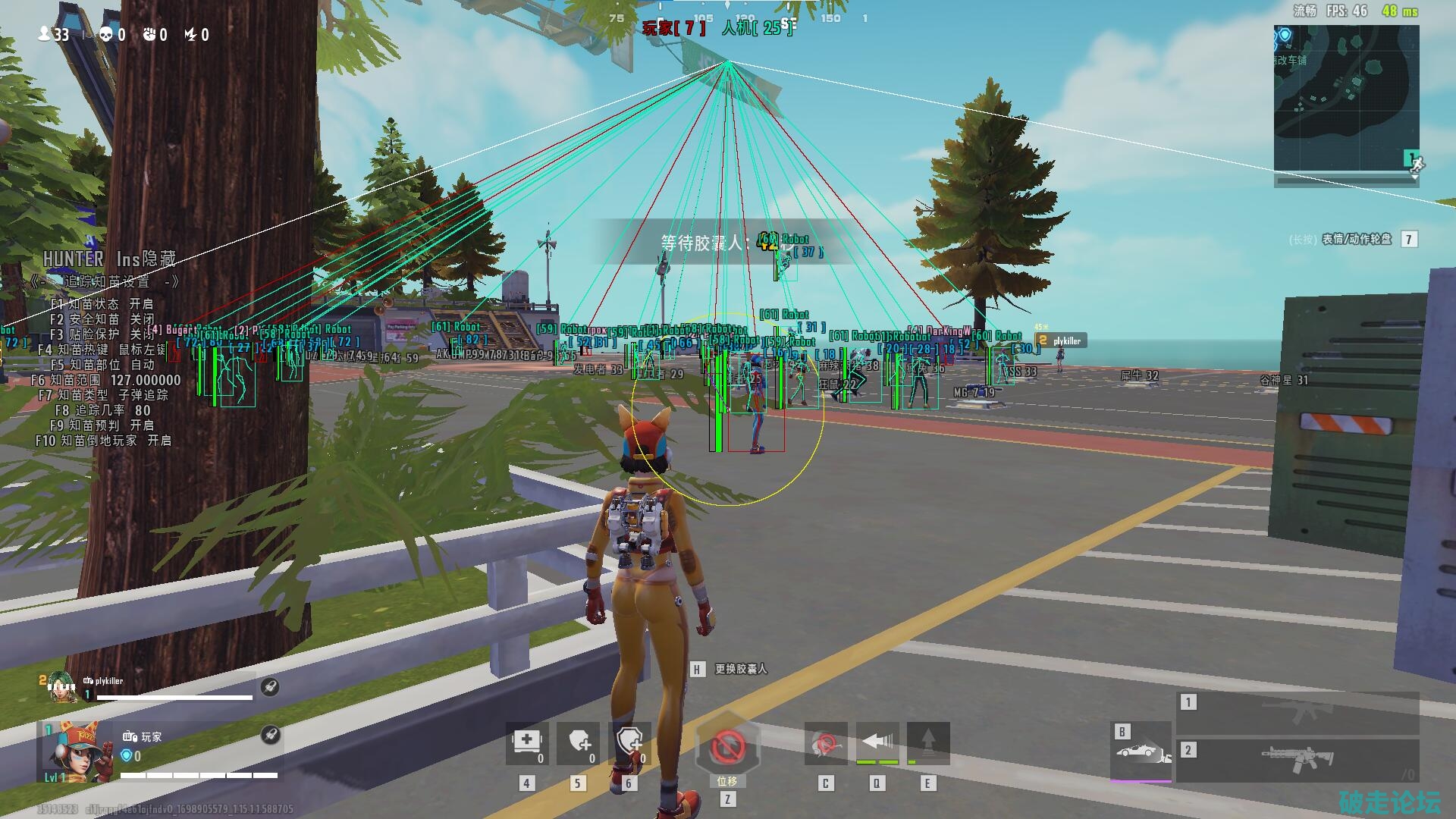
Task: Activate the crossed-out rolling figure ability
Action: click(x=826, y=743)
